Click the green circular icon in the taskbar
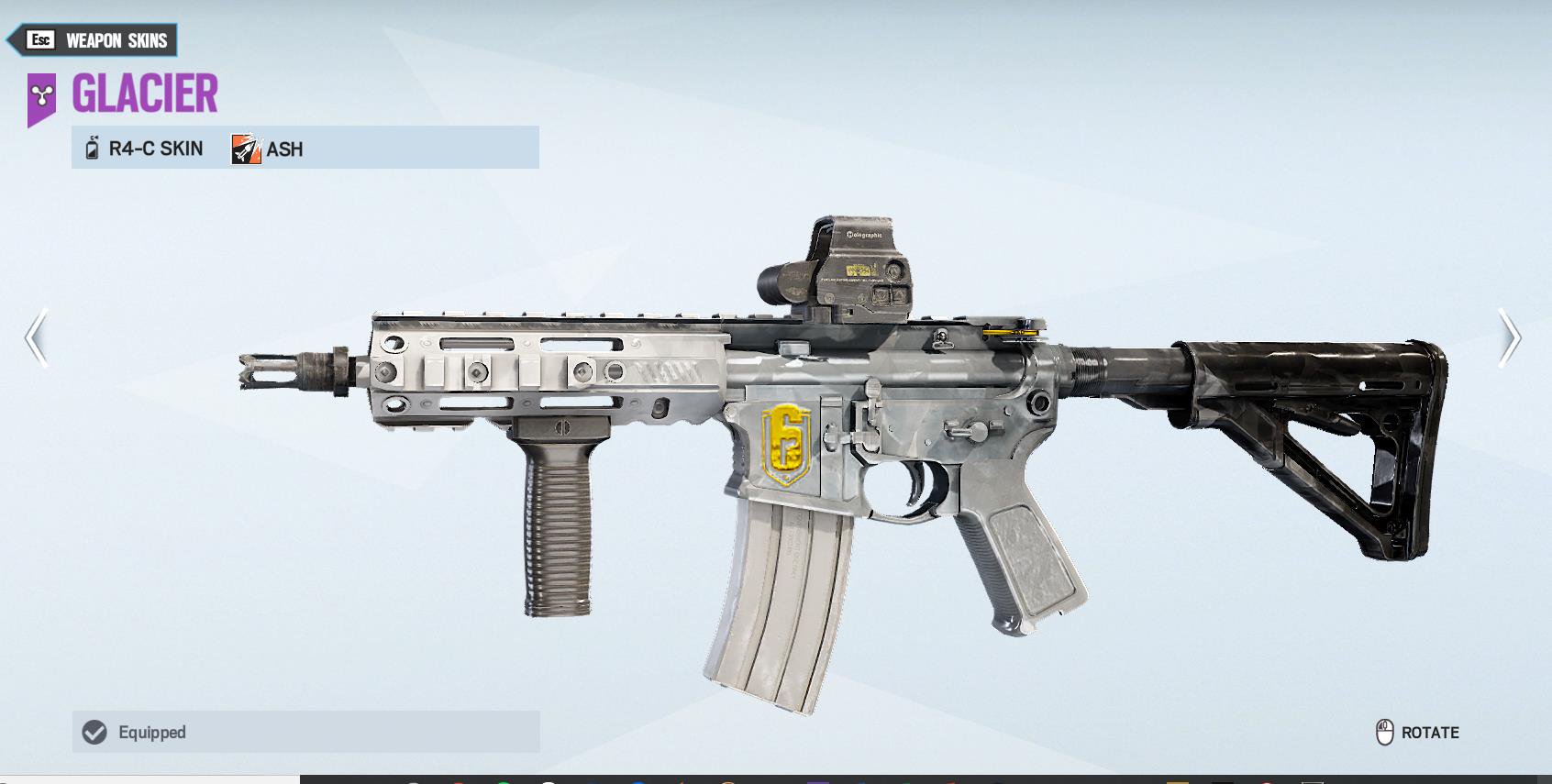1552x784 pixels. pyautogui.click(x=503, y=779)
